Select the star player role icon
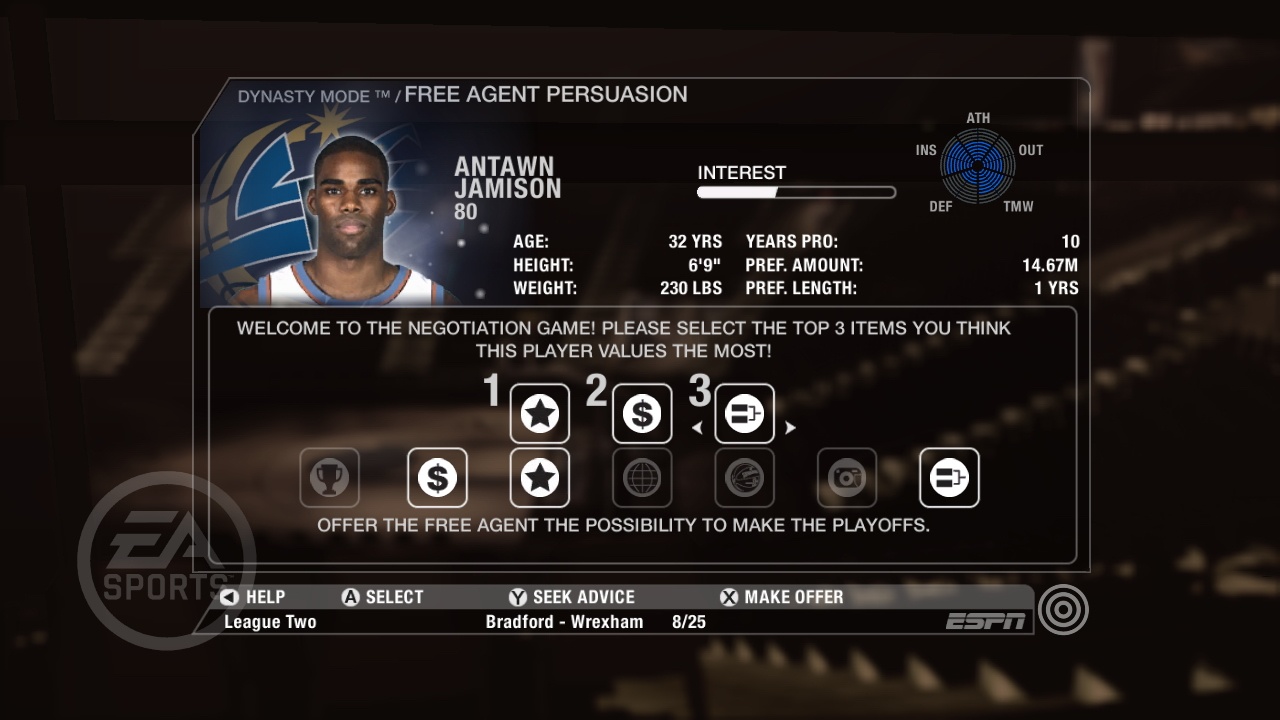This screenshot has width=1280, height=720. (539, 478)
